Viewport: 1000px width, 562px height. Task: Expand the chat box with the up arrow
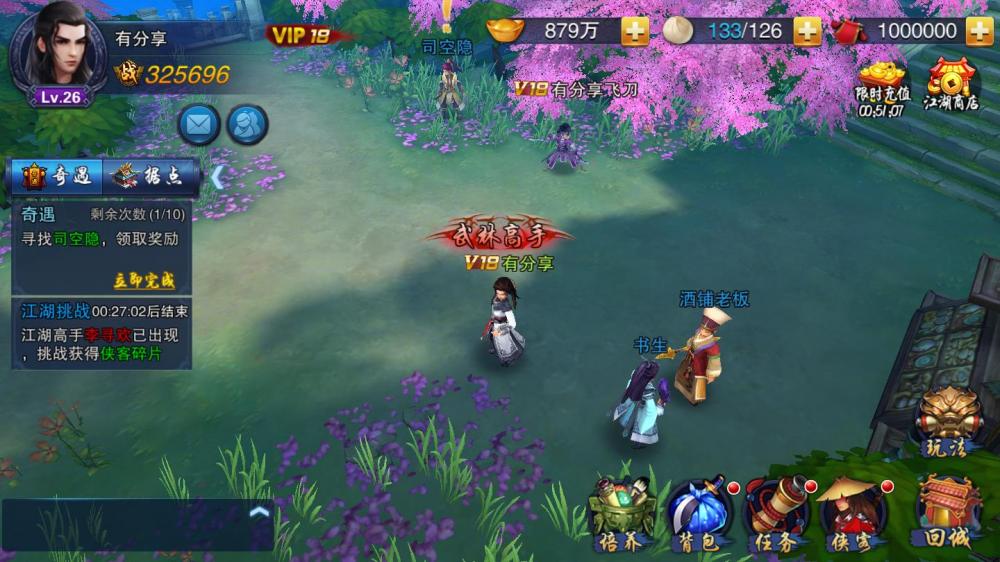tap(259, 512)
